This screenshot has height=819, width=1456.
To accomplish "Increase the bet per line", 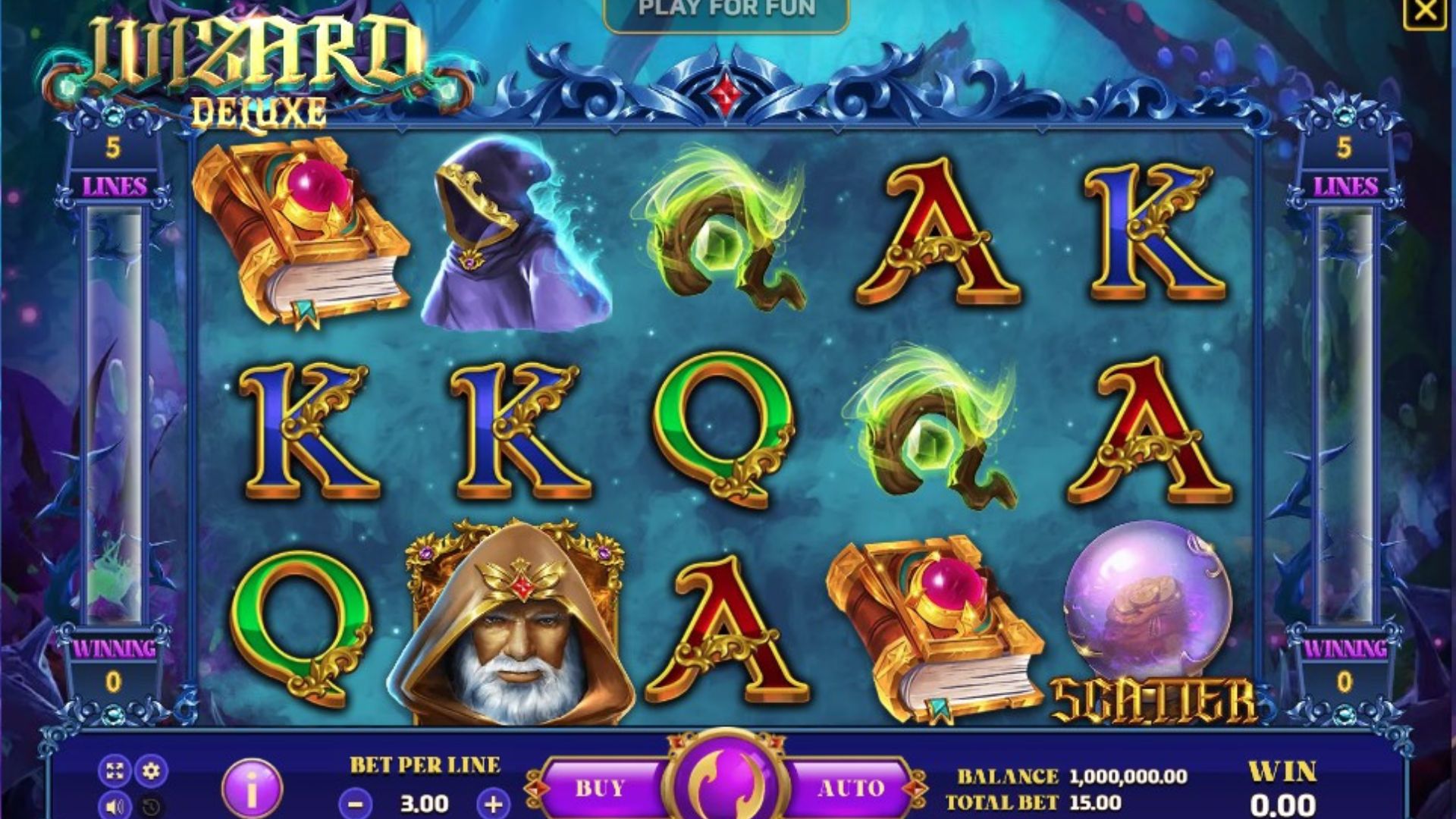I will click(494, 803).
